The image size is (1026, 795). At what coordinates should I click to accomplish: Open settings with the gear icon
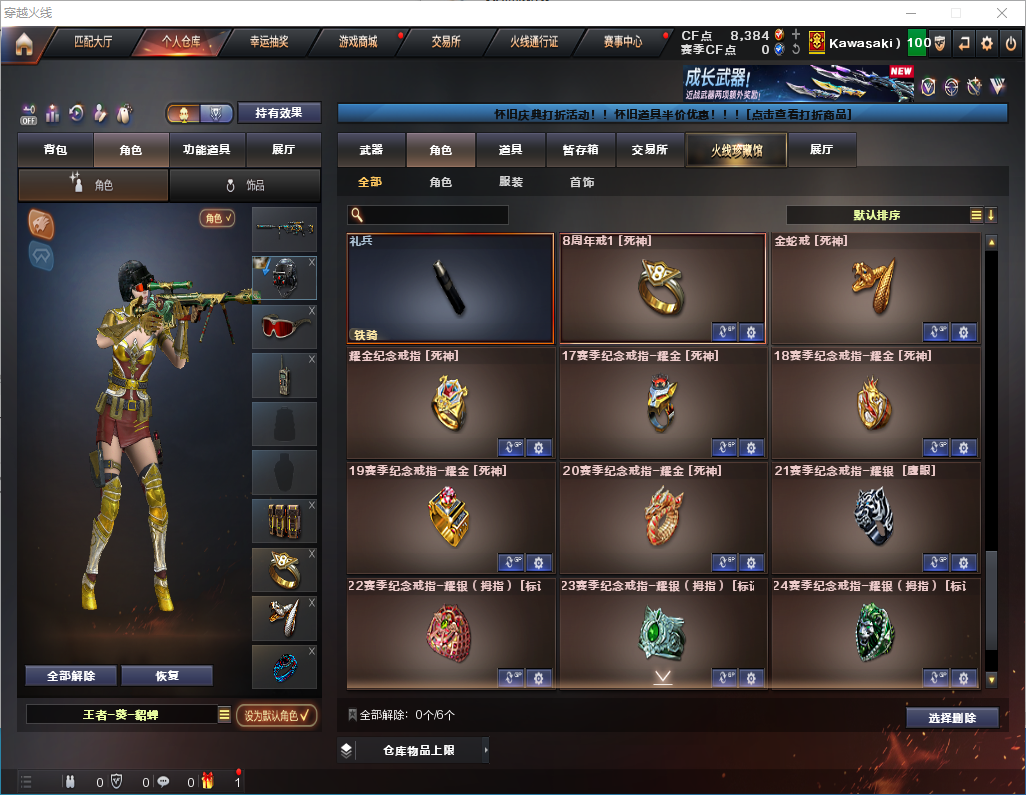(x=987, y=43)
